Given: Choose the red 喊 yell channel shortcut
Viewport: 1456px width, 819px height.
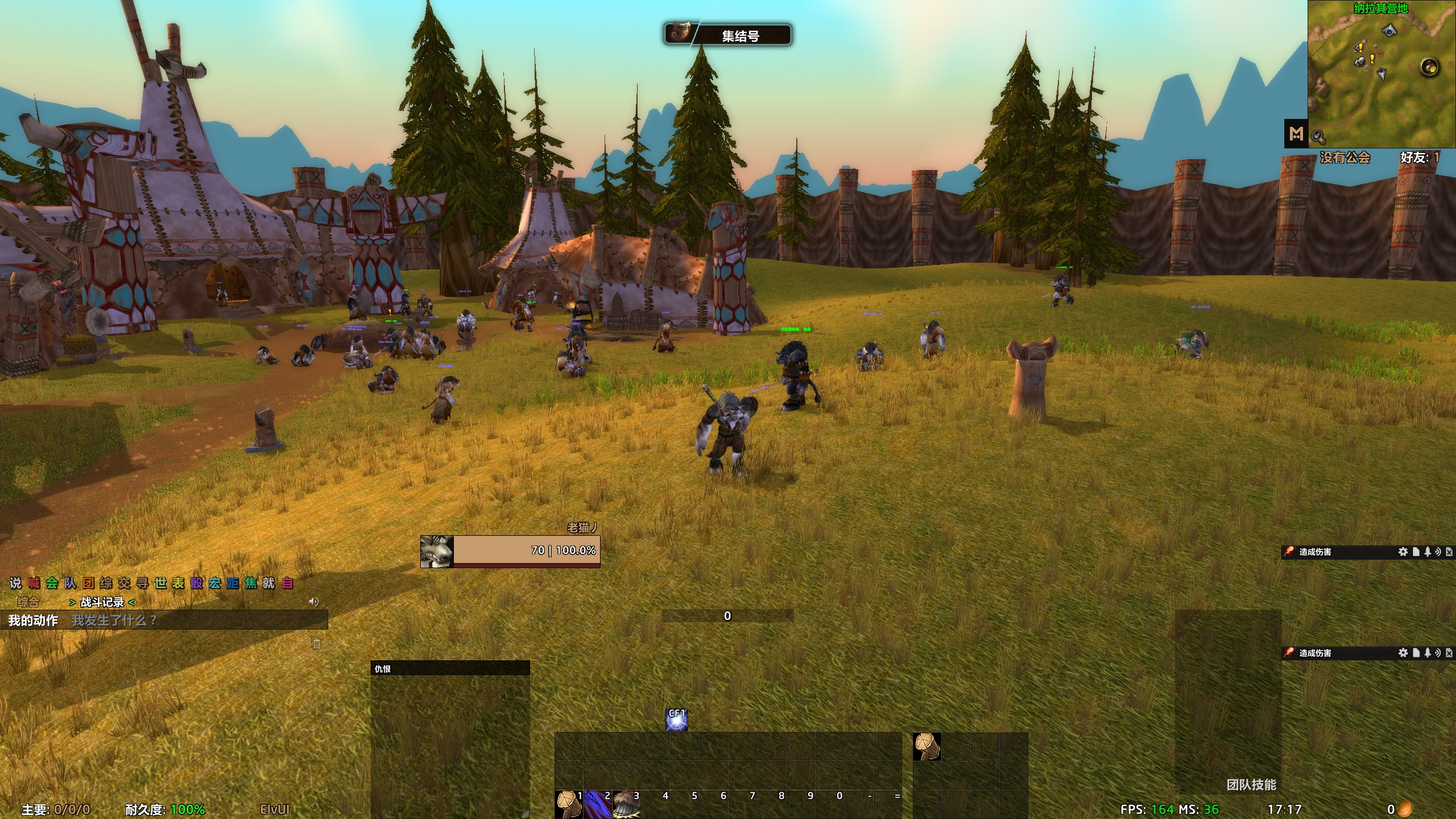Looking at the screenshot, I should (34, 583).
